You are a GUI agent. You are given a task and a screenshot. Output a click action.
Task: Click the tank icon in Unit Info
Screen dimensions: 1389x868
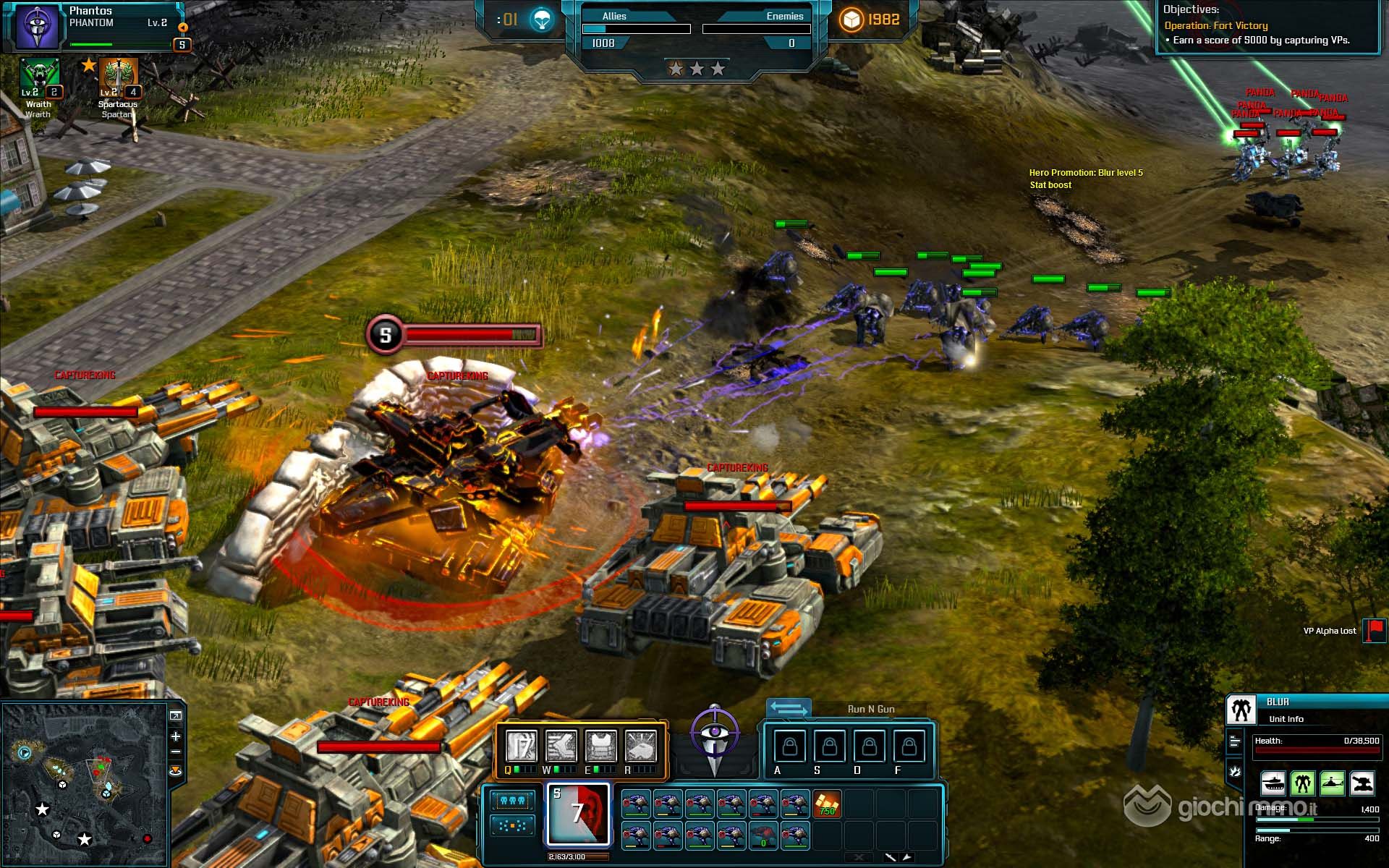coord(1273,783)
